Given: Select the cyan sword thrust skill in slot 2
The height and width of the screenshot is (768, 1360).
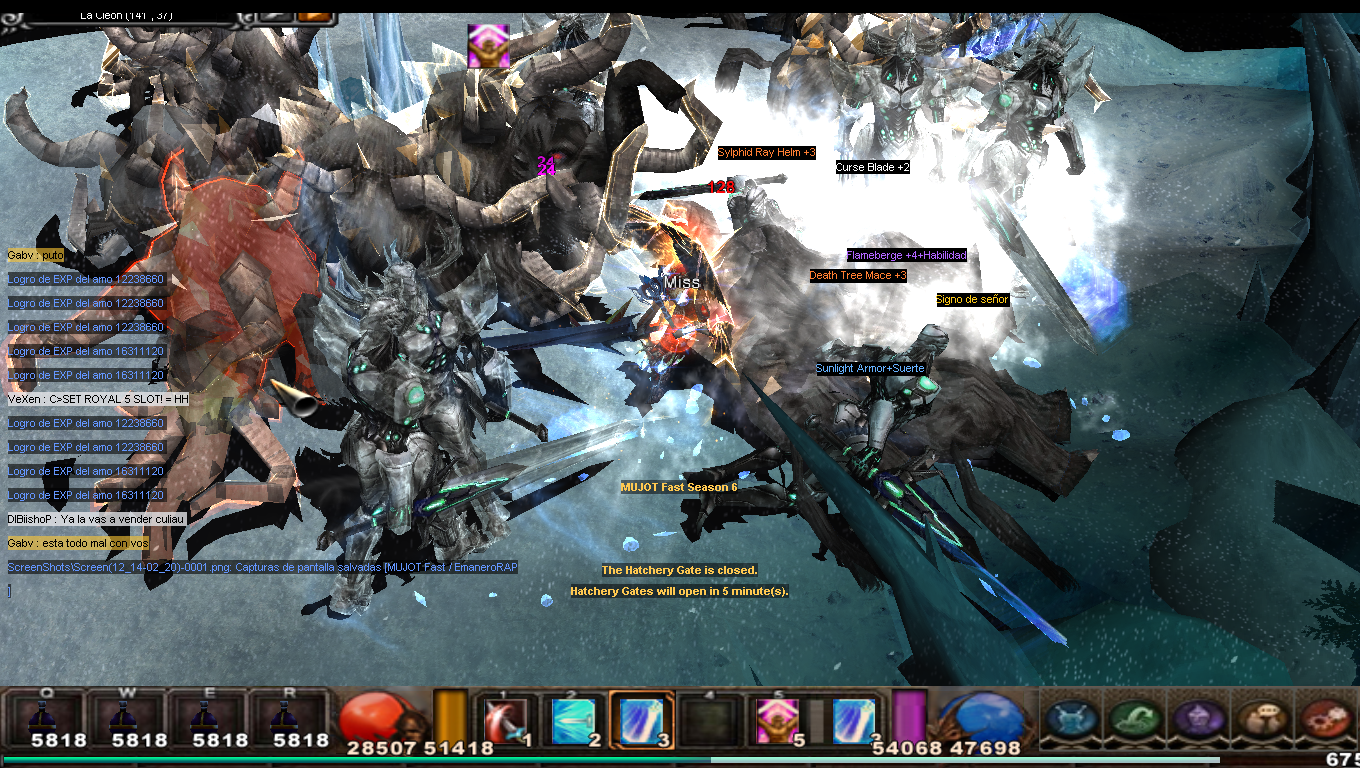Looking at the screenshot, I should pos(573,719).
